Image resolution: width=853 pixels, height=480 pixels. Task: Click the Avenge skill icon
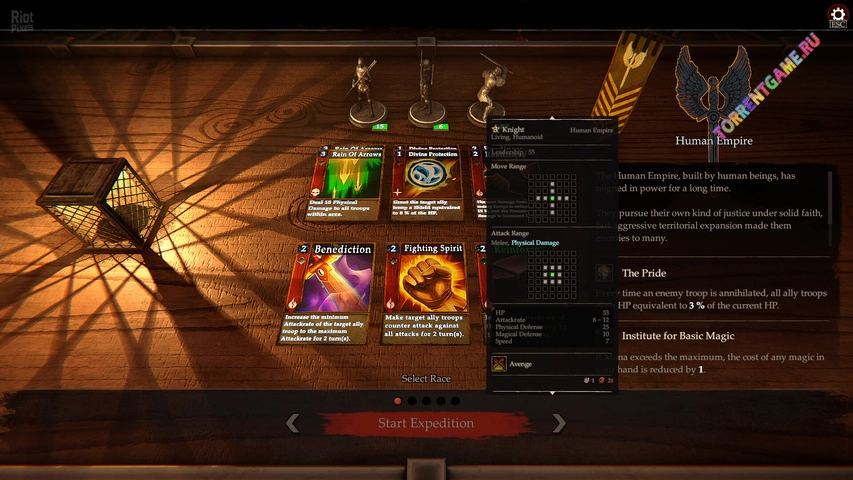click(498, 365)
